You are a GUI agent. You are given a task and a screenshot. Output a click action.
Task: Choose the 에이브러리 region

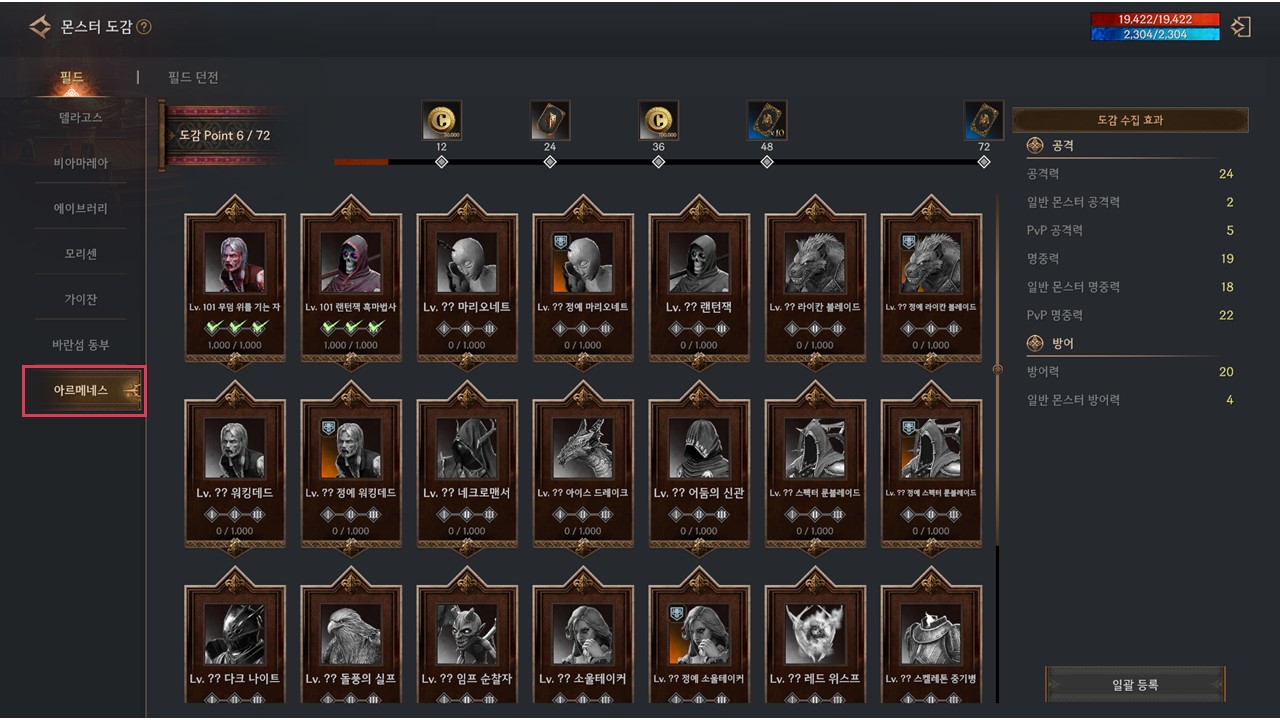[x=80, y=208]
